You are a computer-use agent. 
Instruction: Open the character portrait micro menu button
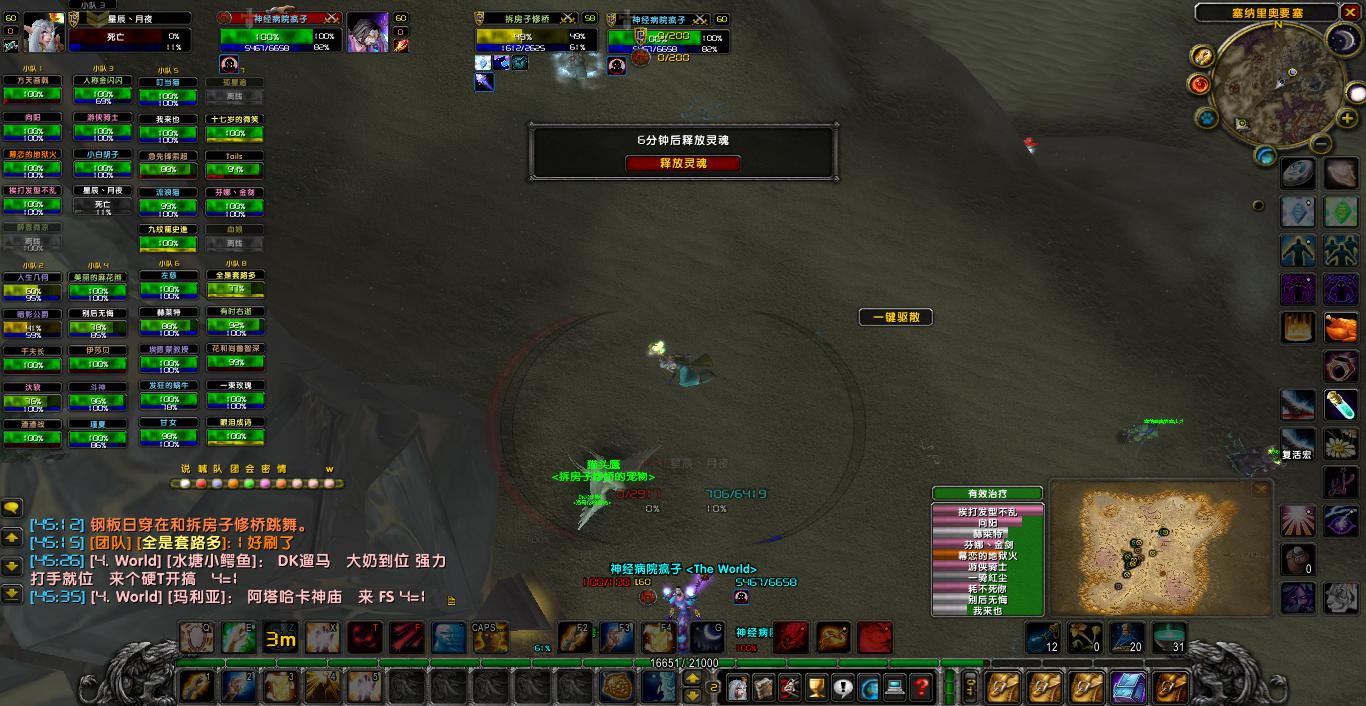(737, 687)
